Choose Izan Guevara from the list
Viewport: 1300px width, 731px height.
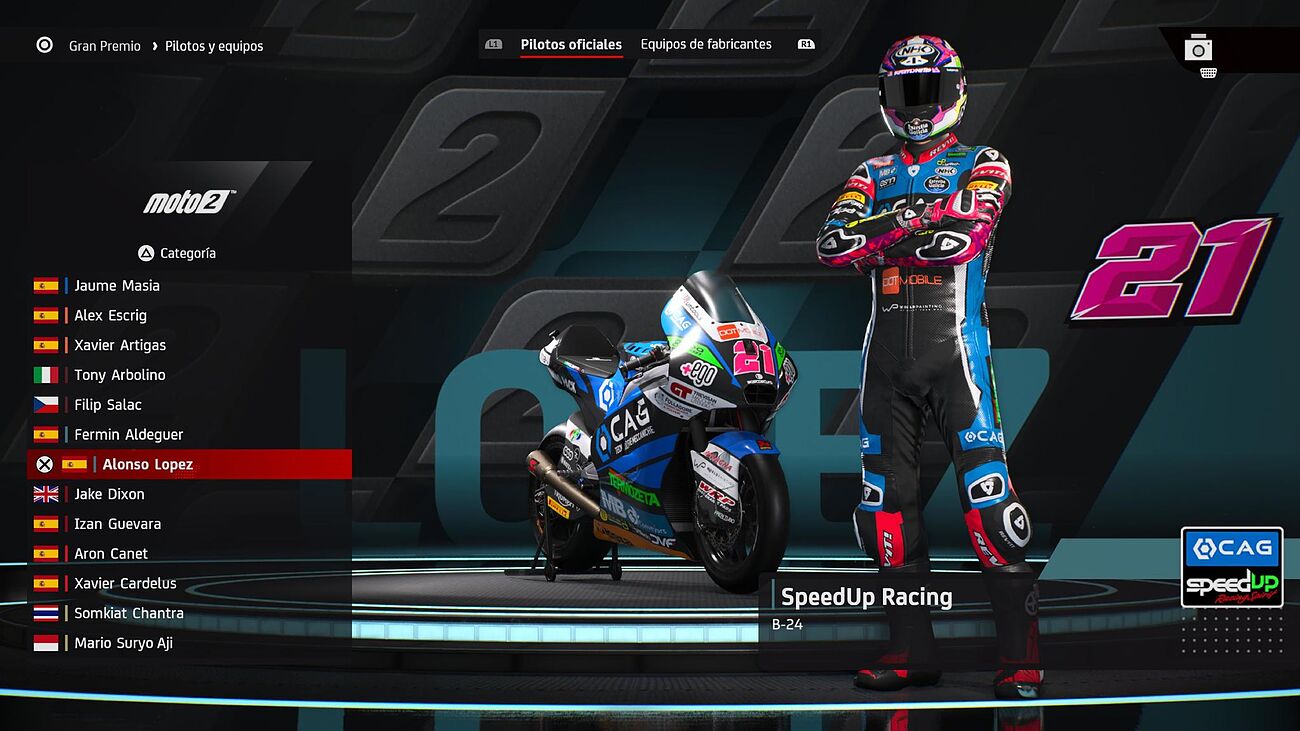pos(117,524)
